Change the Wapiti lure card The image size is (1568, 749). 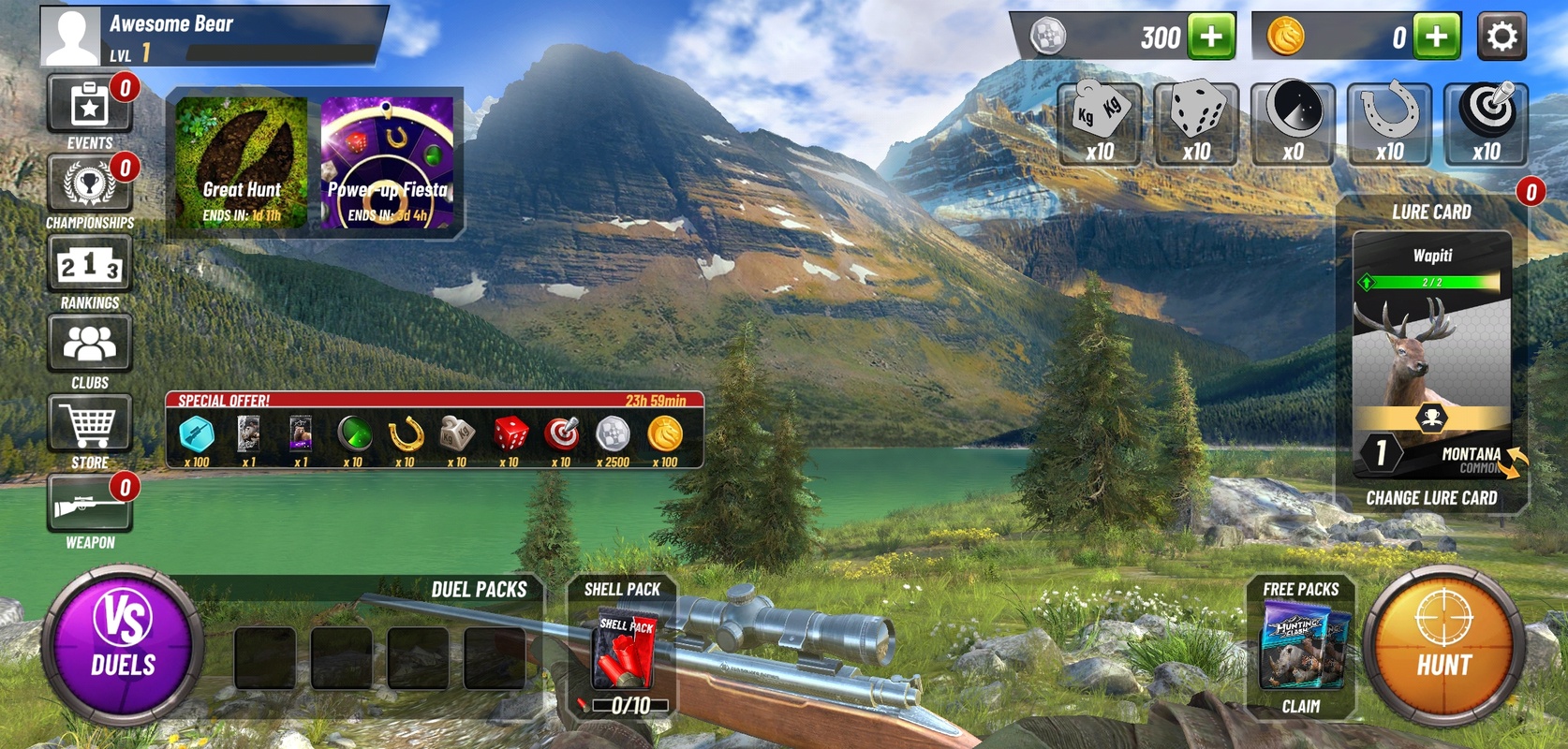click(x=1431, y=497)
